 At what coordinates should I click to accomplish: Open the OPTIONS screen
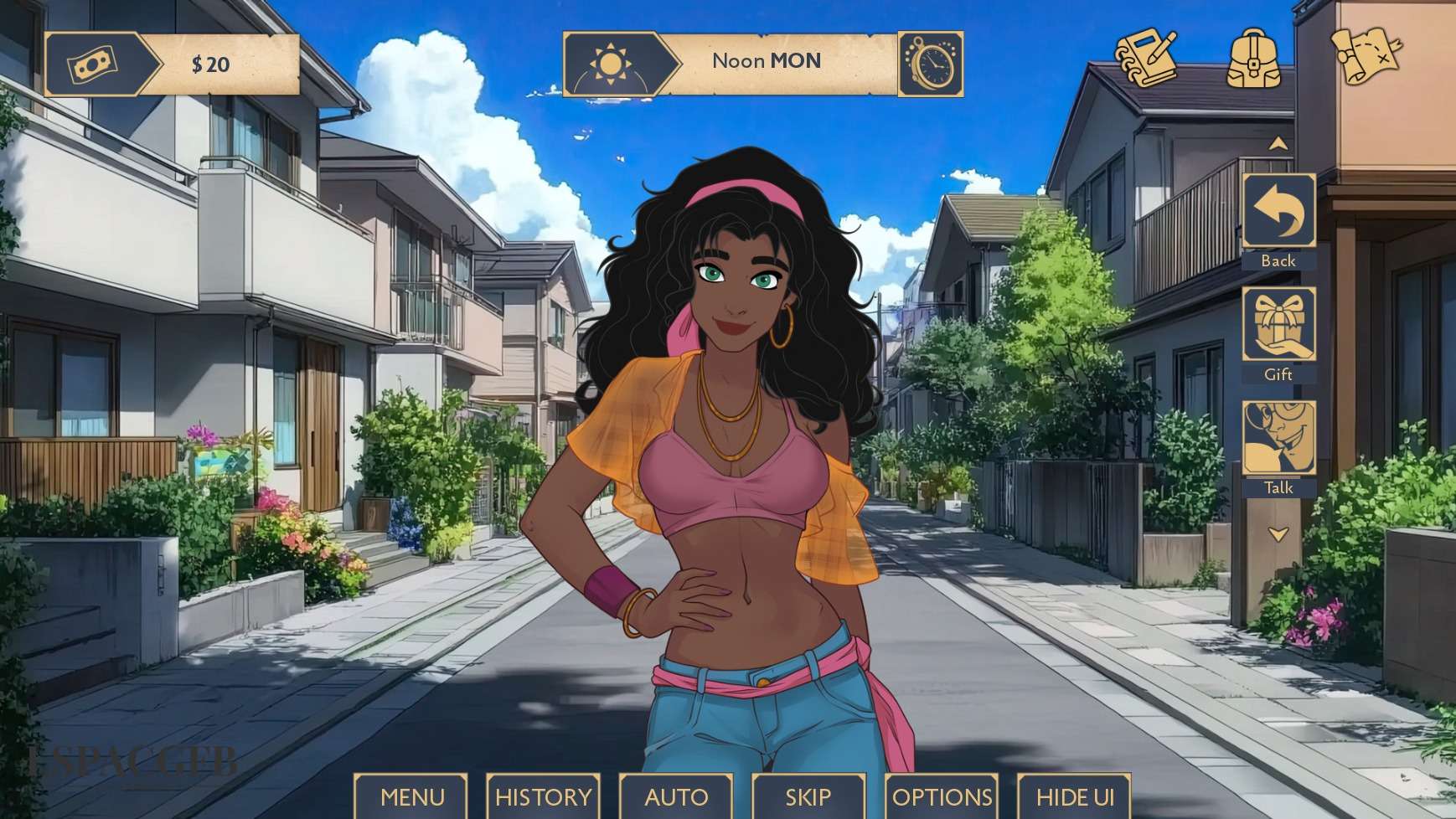(x=942, y=796)
